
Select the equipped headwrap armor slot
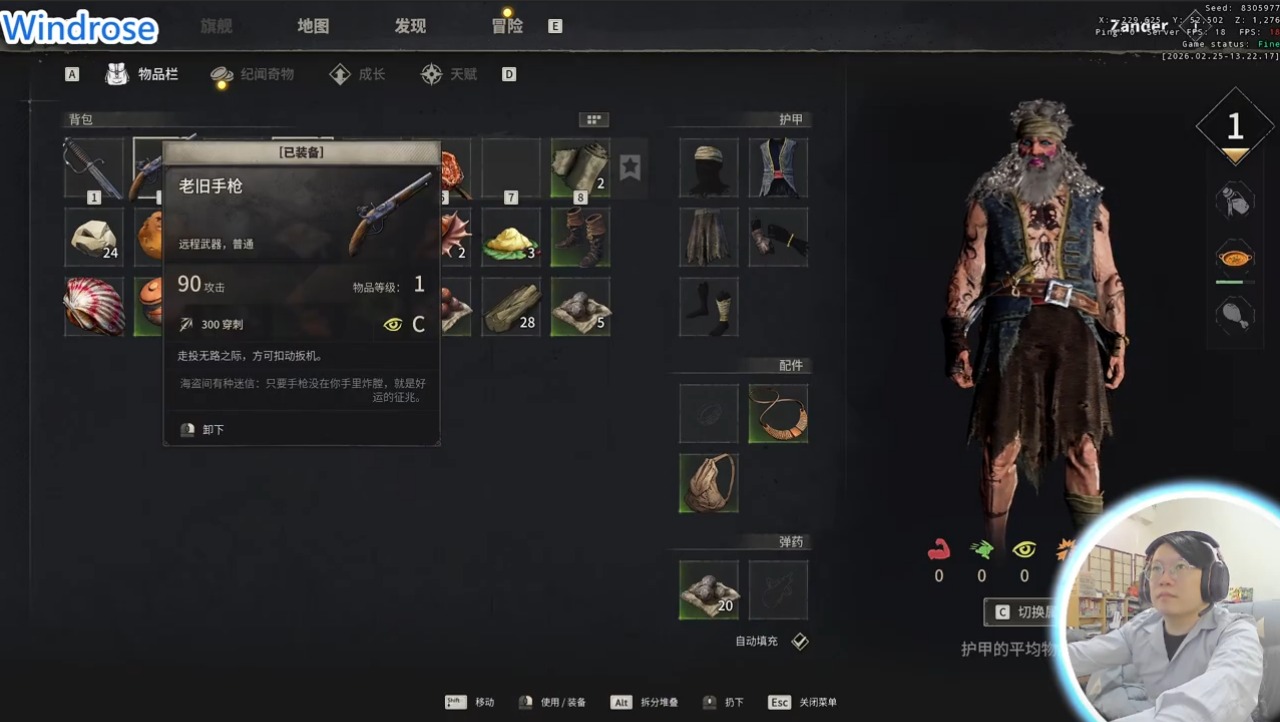[x=709, y=168]
